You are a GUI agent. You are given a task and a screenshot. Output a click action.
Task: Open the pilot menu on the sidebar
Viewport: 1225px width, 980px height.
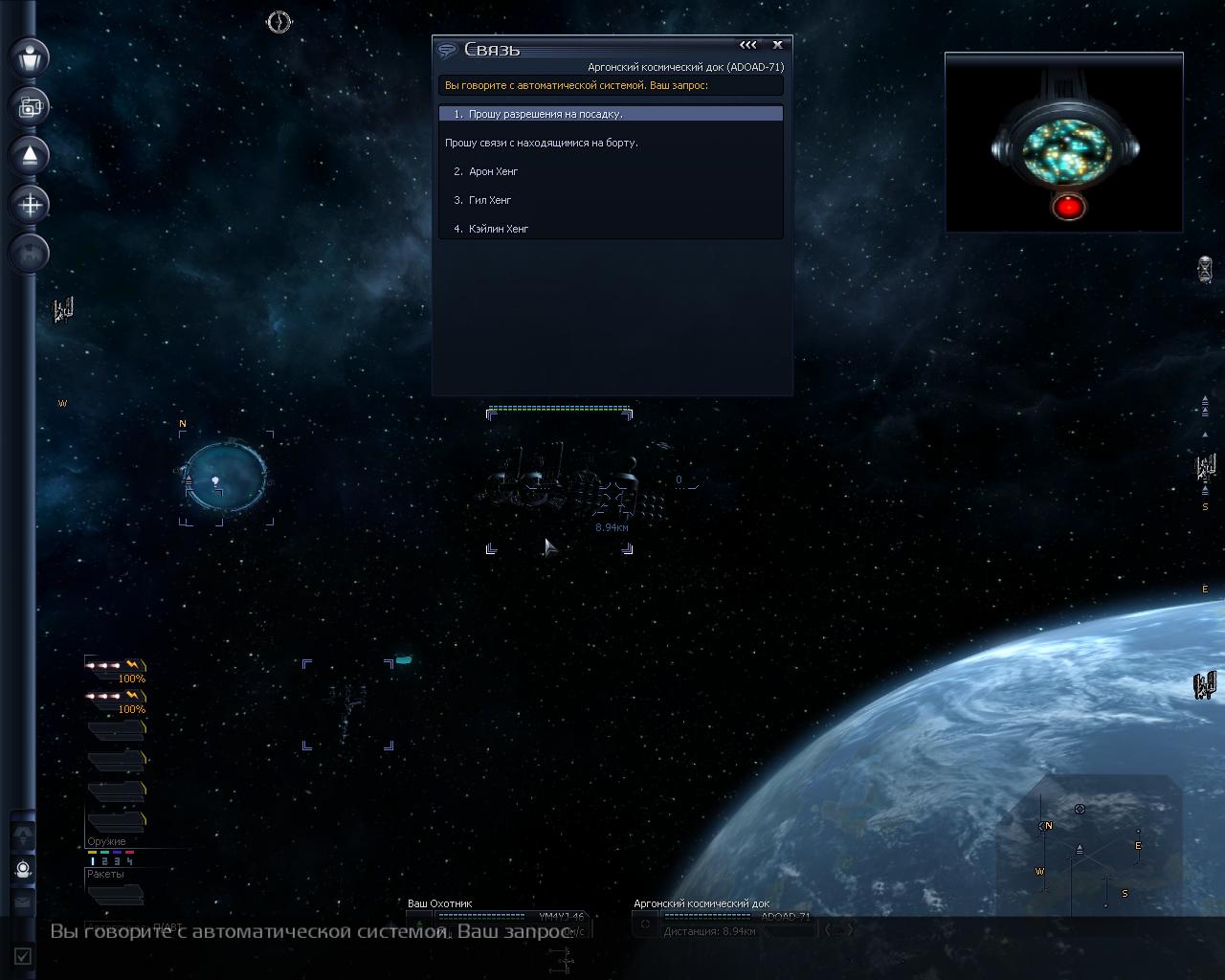click(31, 56)
